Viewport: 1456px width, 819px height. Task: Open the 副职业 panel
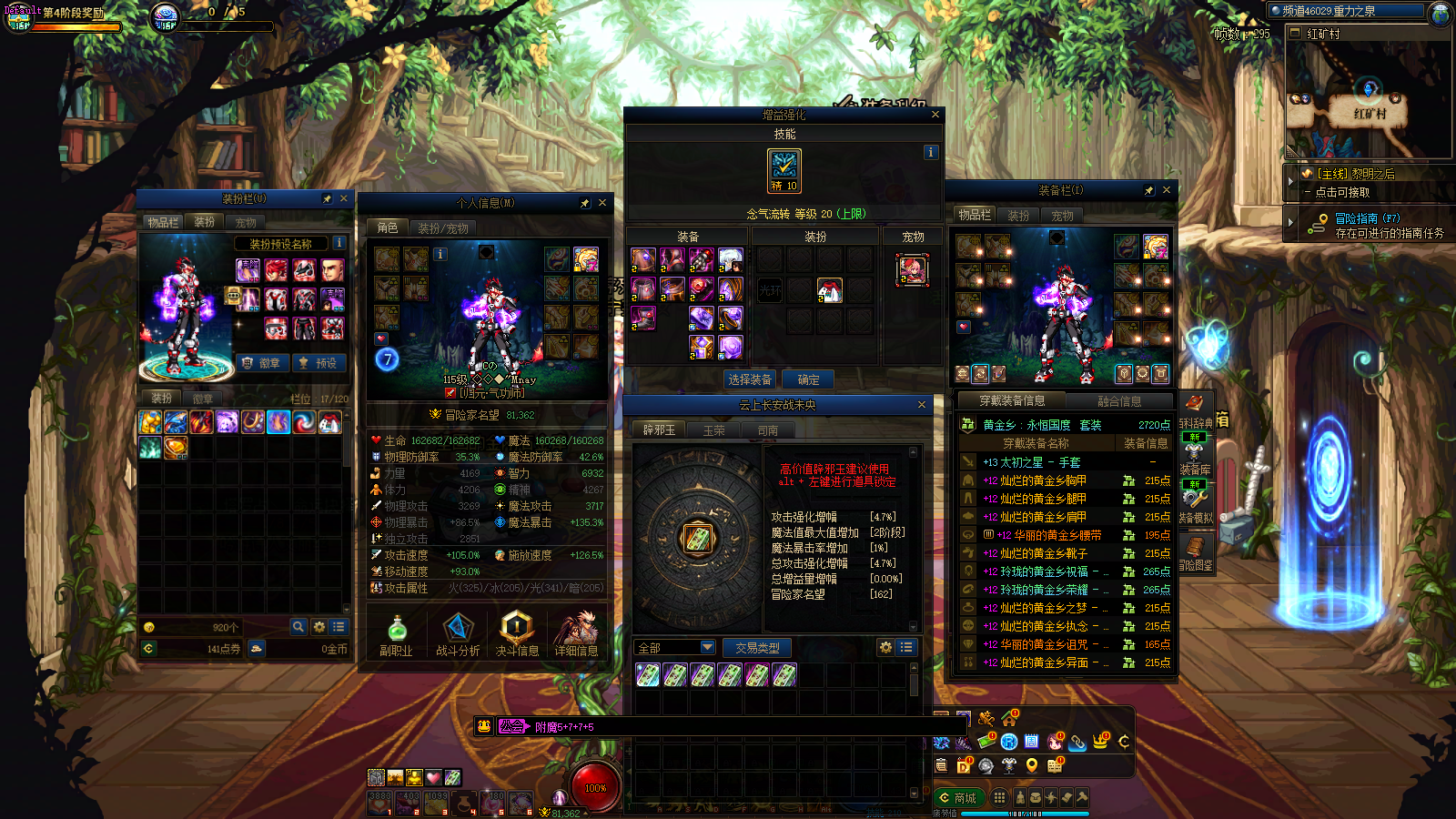396,634
